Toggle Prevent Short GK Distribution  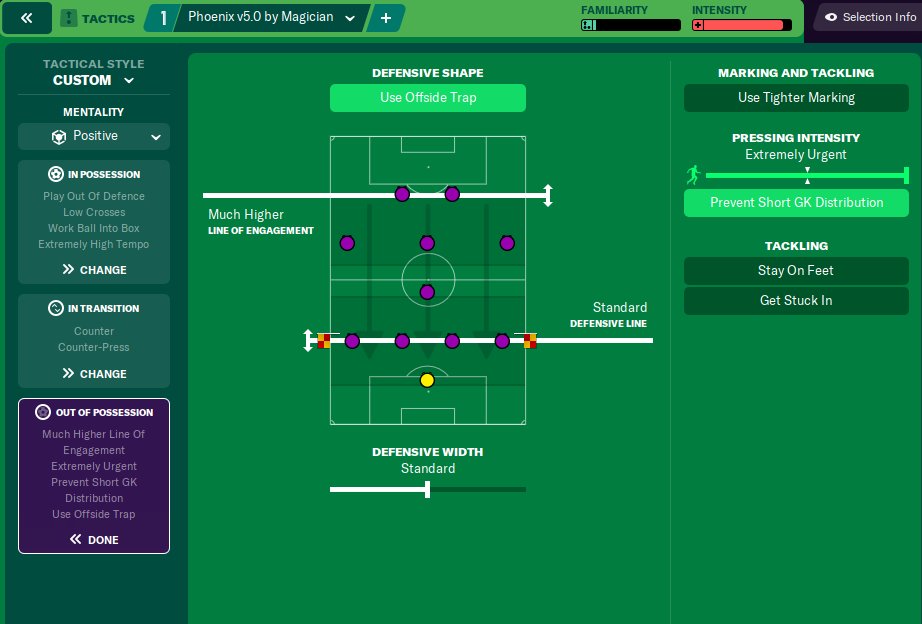pos(796,202)
